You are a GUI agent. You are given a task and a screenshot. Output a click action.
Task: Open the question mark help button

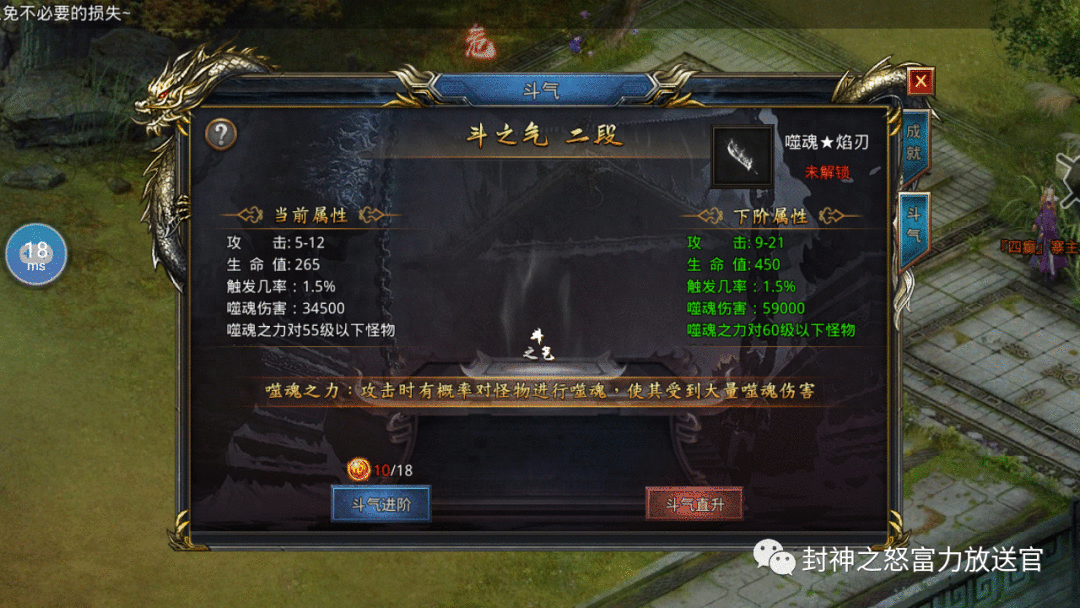[221, 134]
